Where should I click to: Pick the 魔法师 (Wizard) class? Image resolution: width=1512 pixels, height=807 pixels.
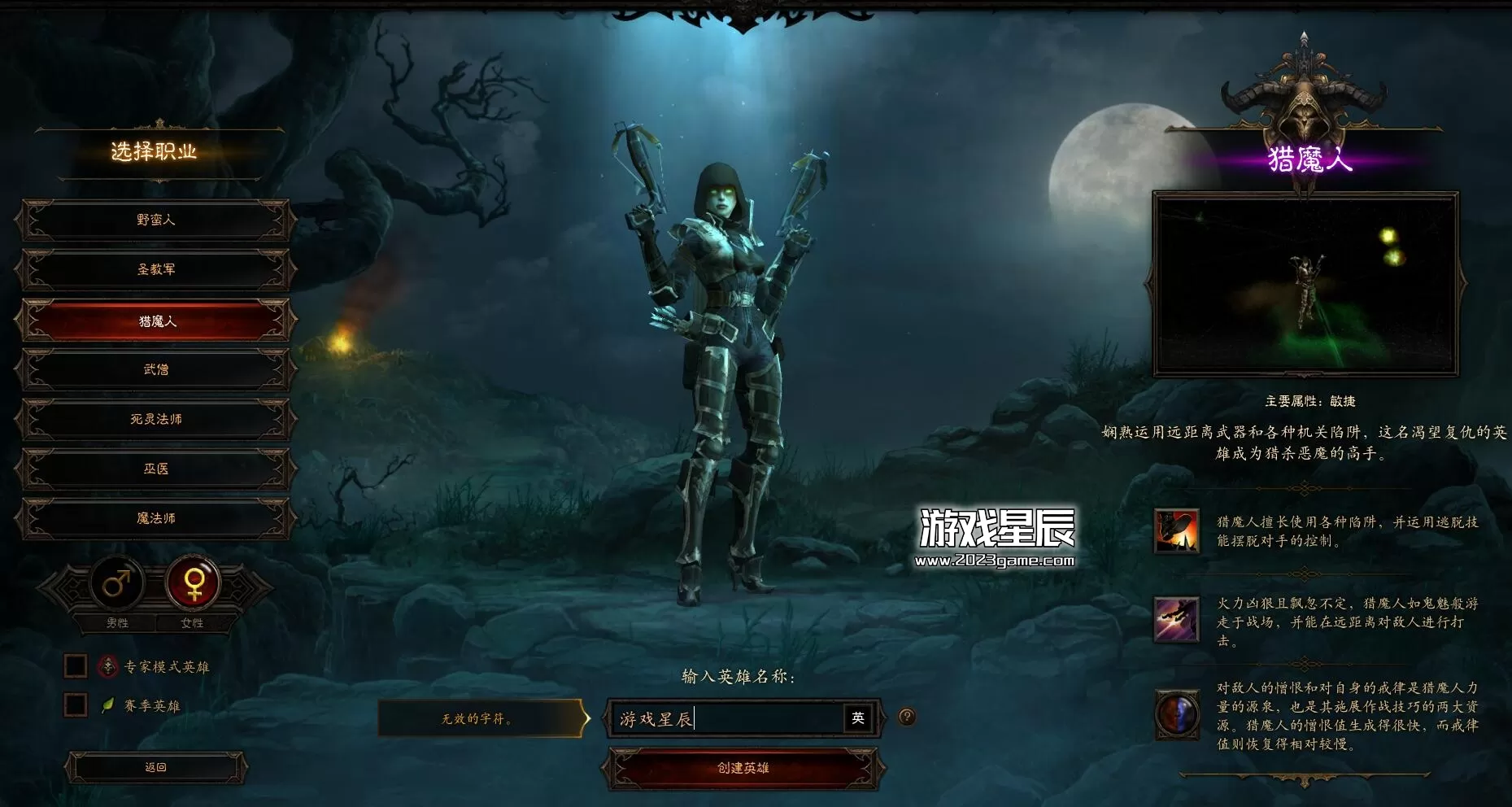pyautogui.click(x=155, y=518)
